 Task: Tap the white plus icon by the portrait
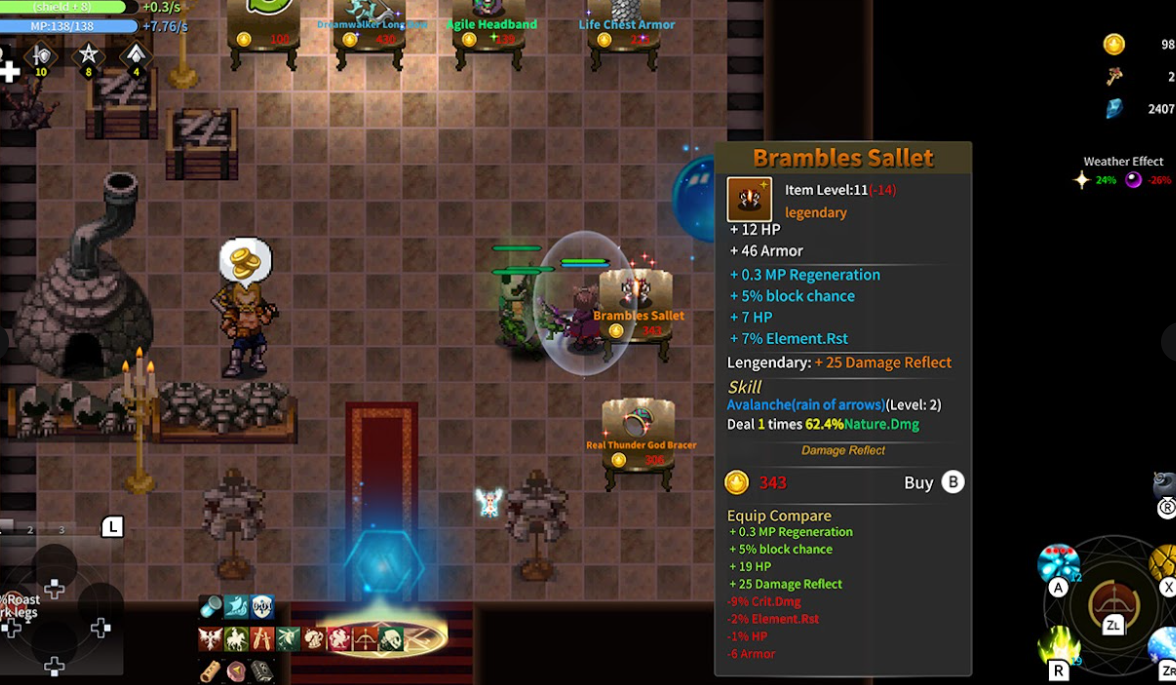[9, 72]
